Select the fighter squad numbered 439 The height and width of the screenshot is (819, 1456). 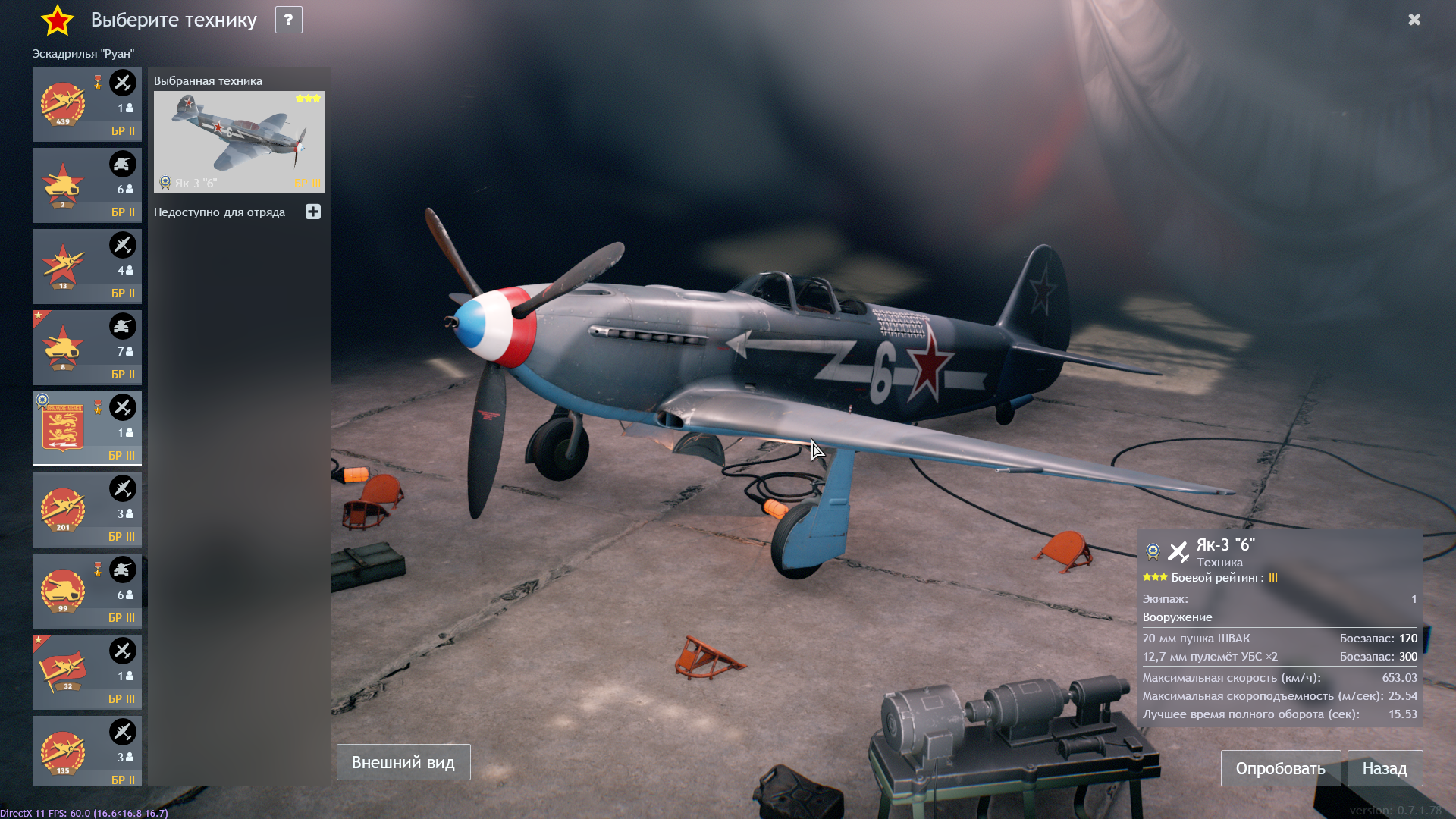click(x=87, y=104)
